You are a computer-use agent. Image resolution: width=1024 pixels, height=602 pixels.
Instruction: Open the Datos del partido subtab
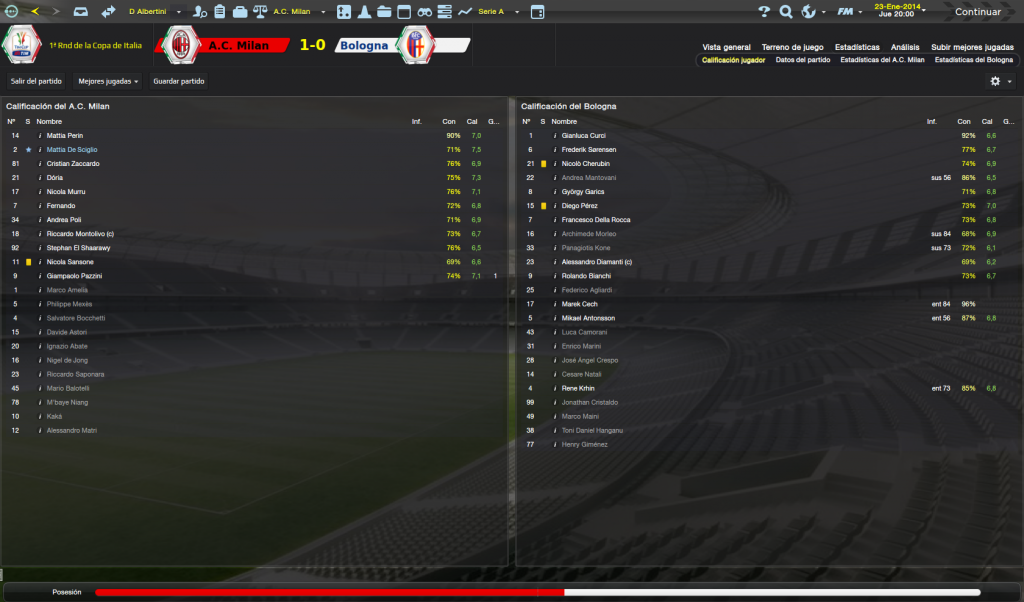(803, 60)
